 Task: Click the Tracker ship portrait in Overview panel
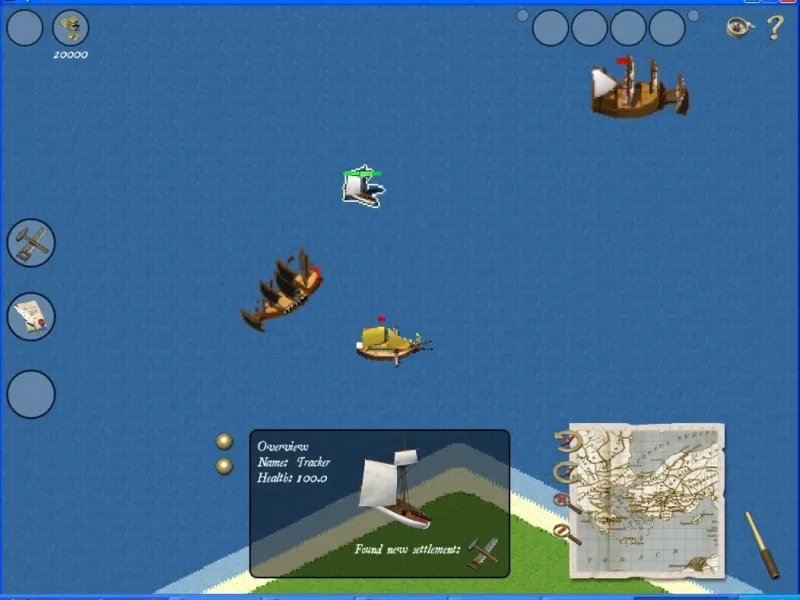click(397, 488)
